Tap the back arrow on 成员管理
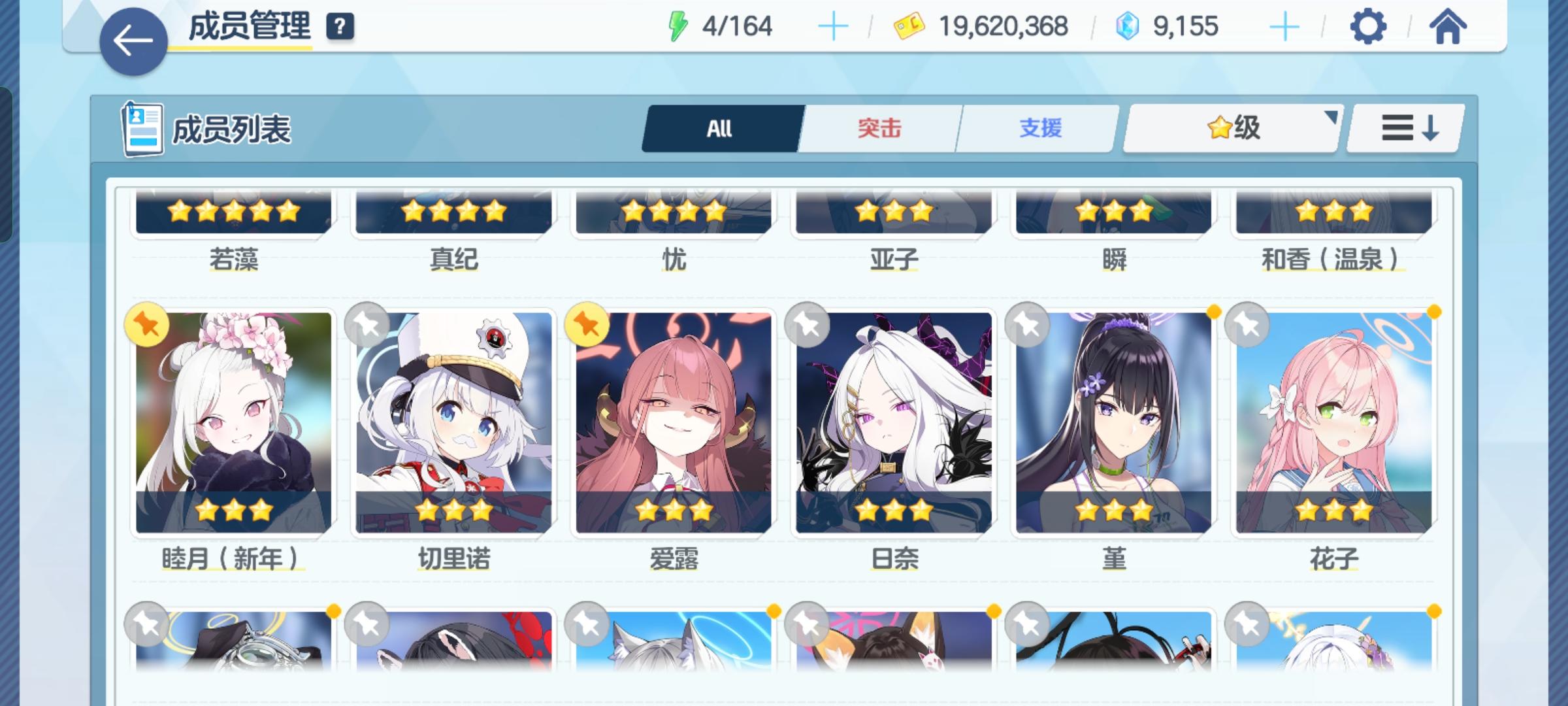This screenshot has height=706, width=1568. pyautogui.click(x=133, y=41)
